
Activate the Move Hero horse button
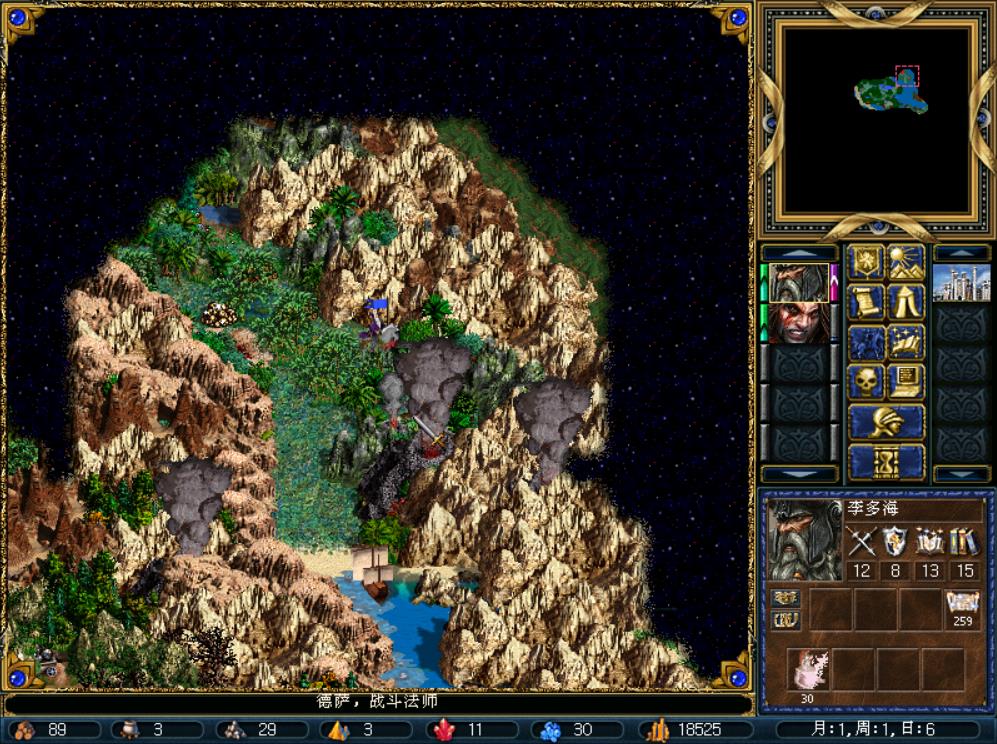coord(866,341)
